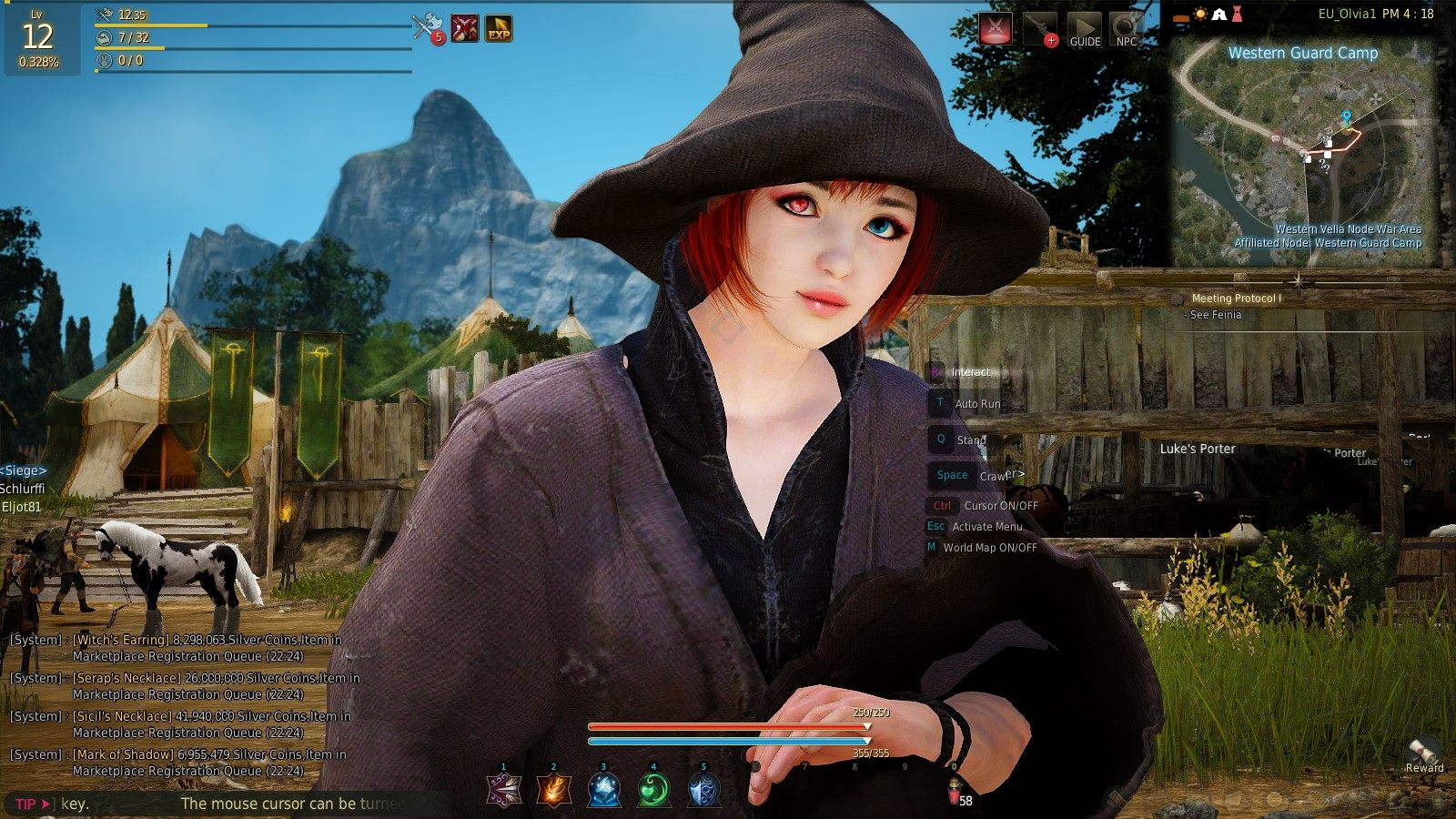
Task: Open the Reward scroll icon
Action: (x=1423, y=751)
